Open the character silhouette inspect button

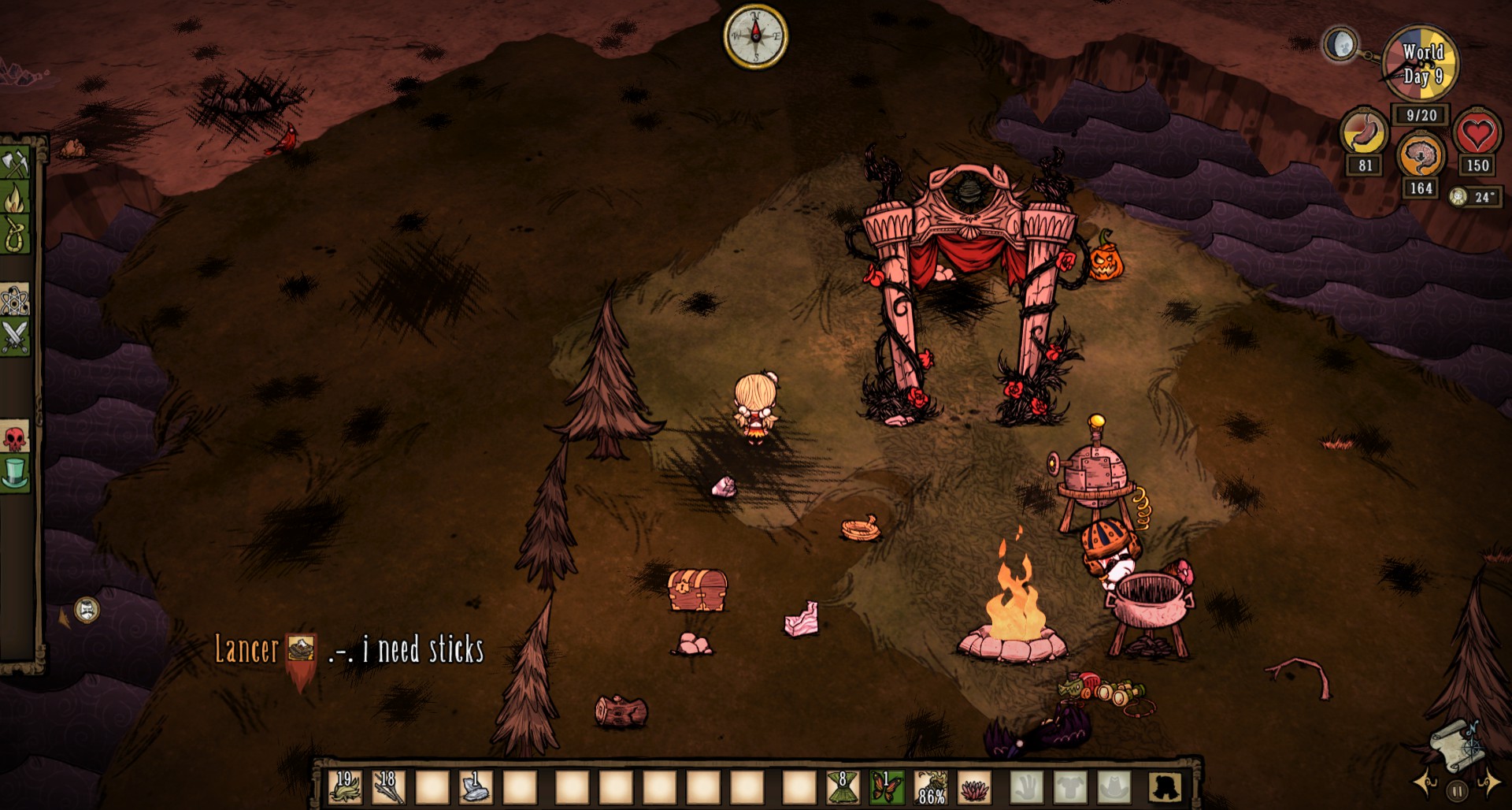click(1164, 786)
